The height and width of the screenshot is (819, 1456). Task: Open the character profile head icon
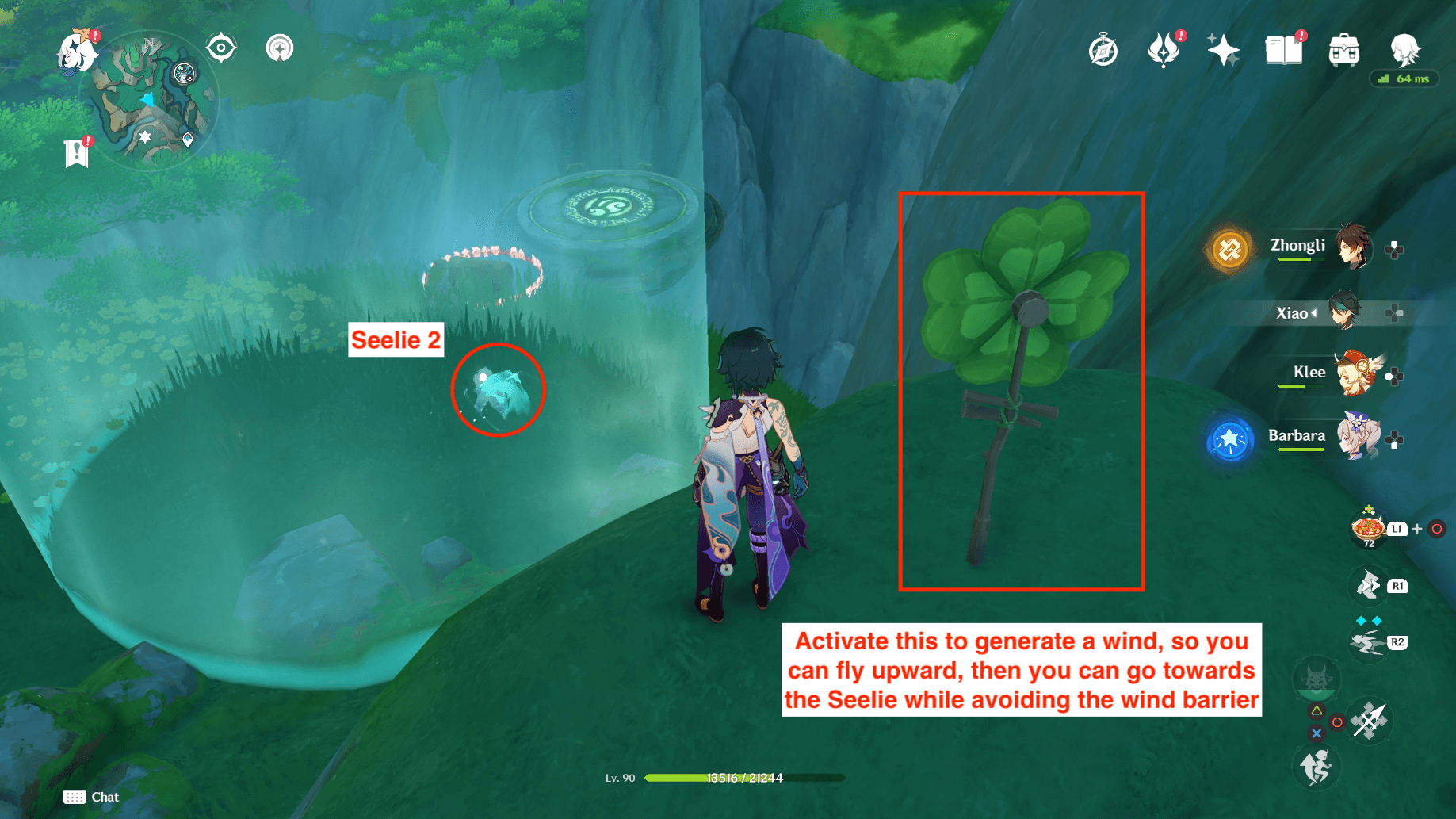[x=1404, y=49]
